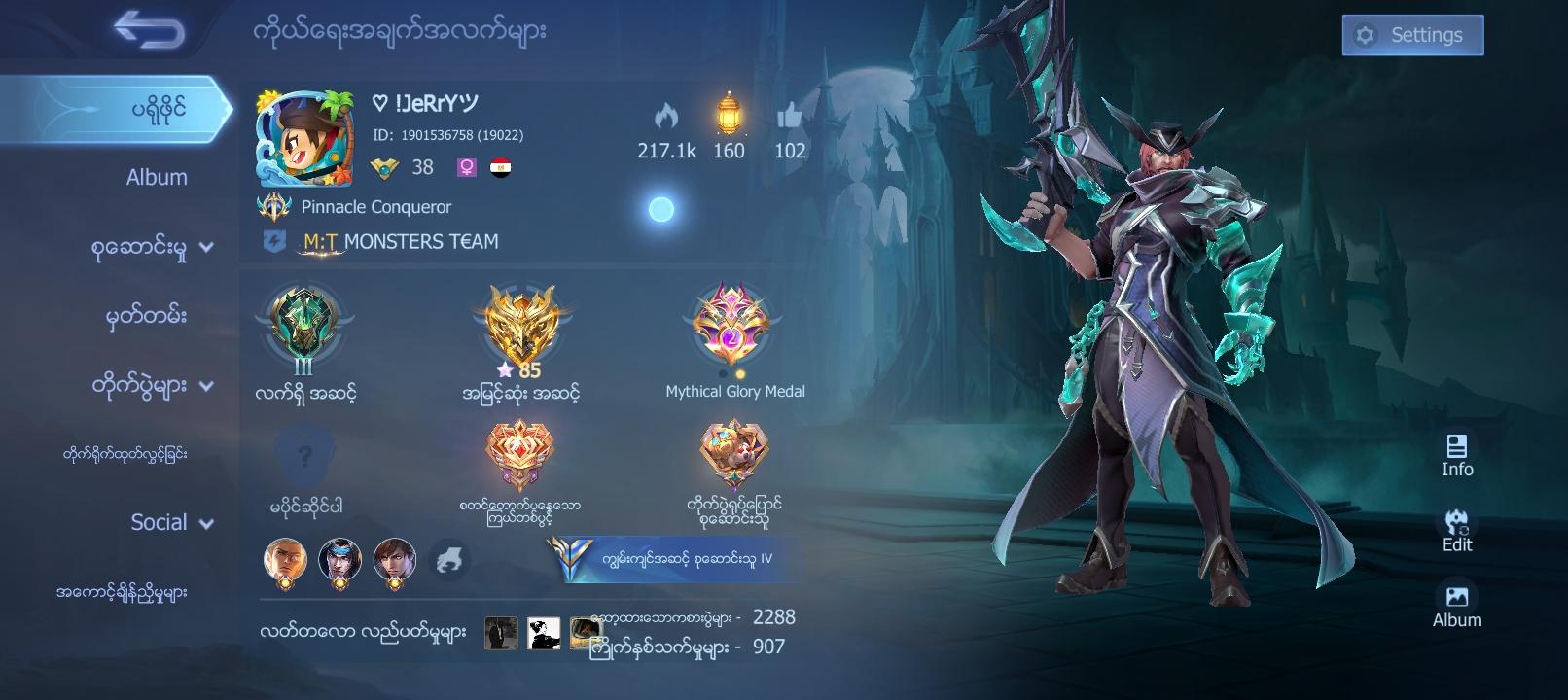Click the female gender symbol icon
1568x700 pixels.
(x=467, y=166)
